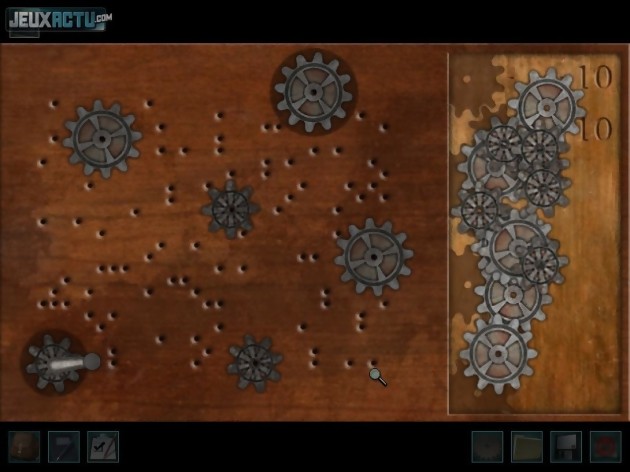Open the notebook icon beside the portrait
The height and width of the screenshot is (472, 630).
[63, 446]
